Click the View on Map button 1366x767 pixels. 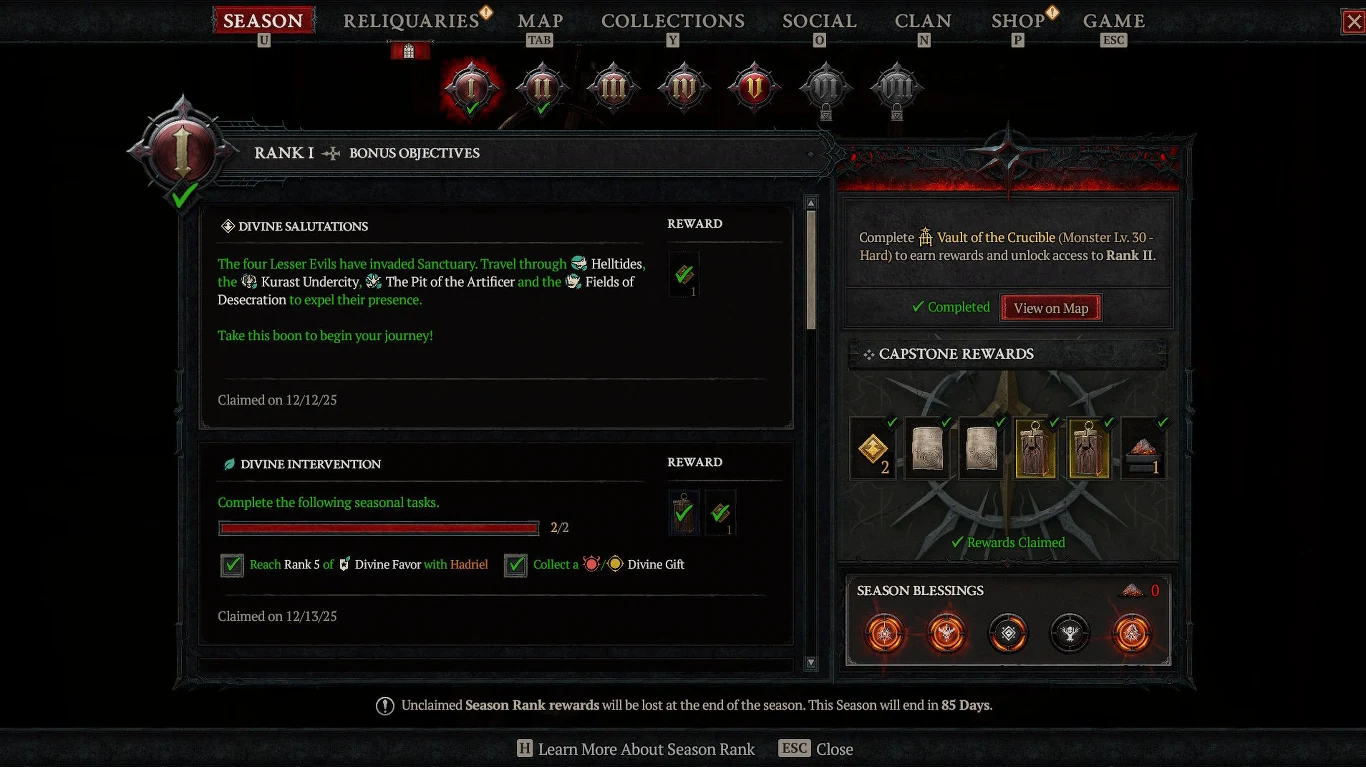1050,308
